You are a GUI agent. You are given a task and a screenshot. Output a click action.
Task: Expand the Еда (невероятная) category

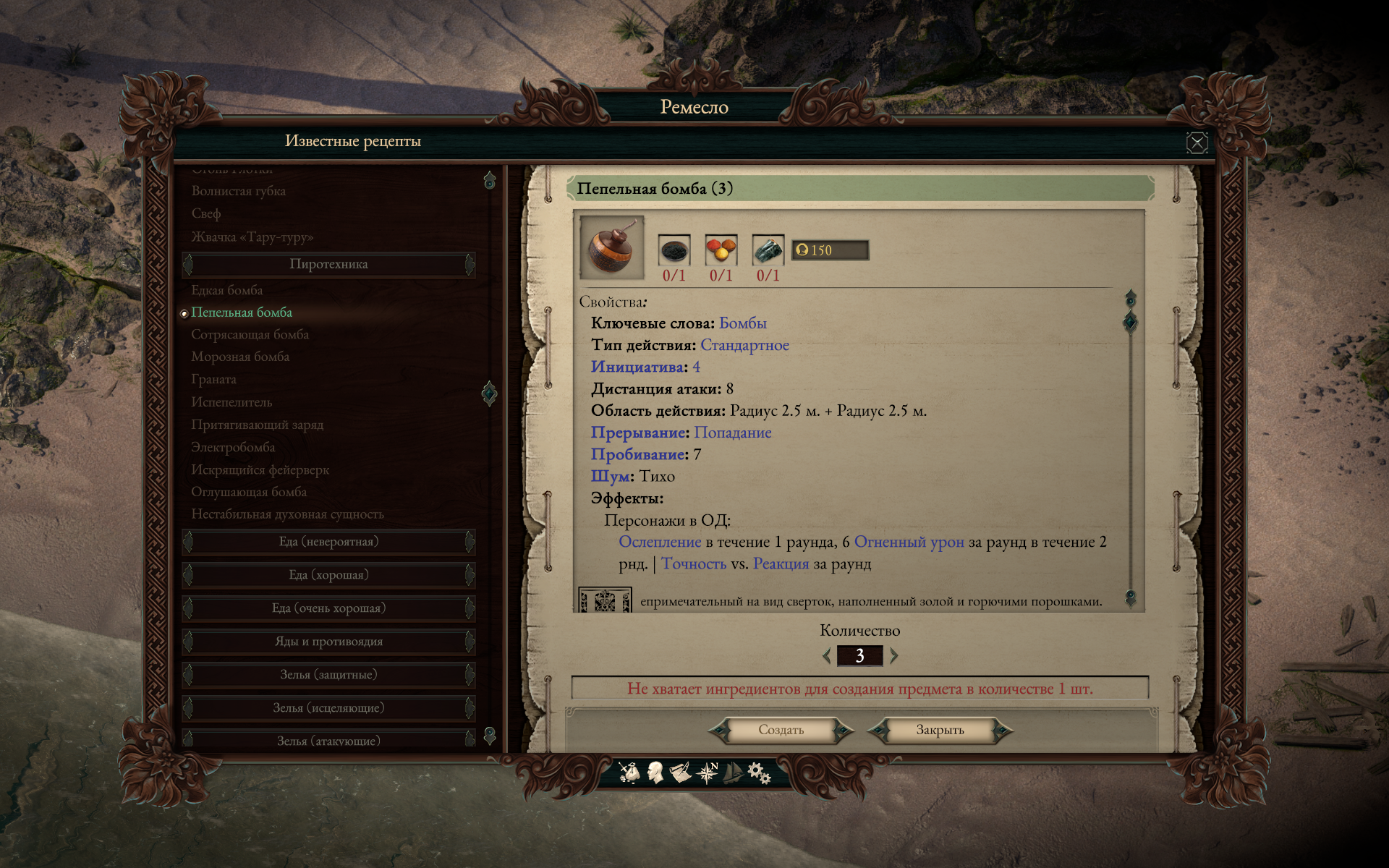coord(328,542)
